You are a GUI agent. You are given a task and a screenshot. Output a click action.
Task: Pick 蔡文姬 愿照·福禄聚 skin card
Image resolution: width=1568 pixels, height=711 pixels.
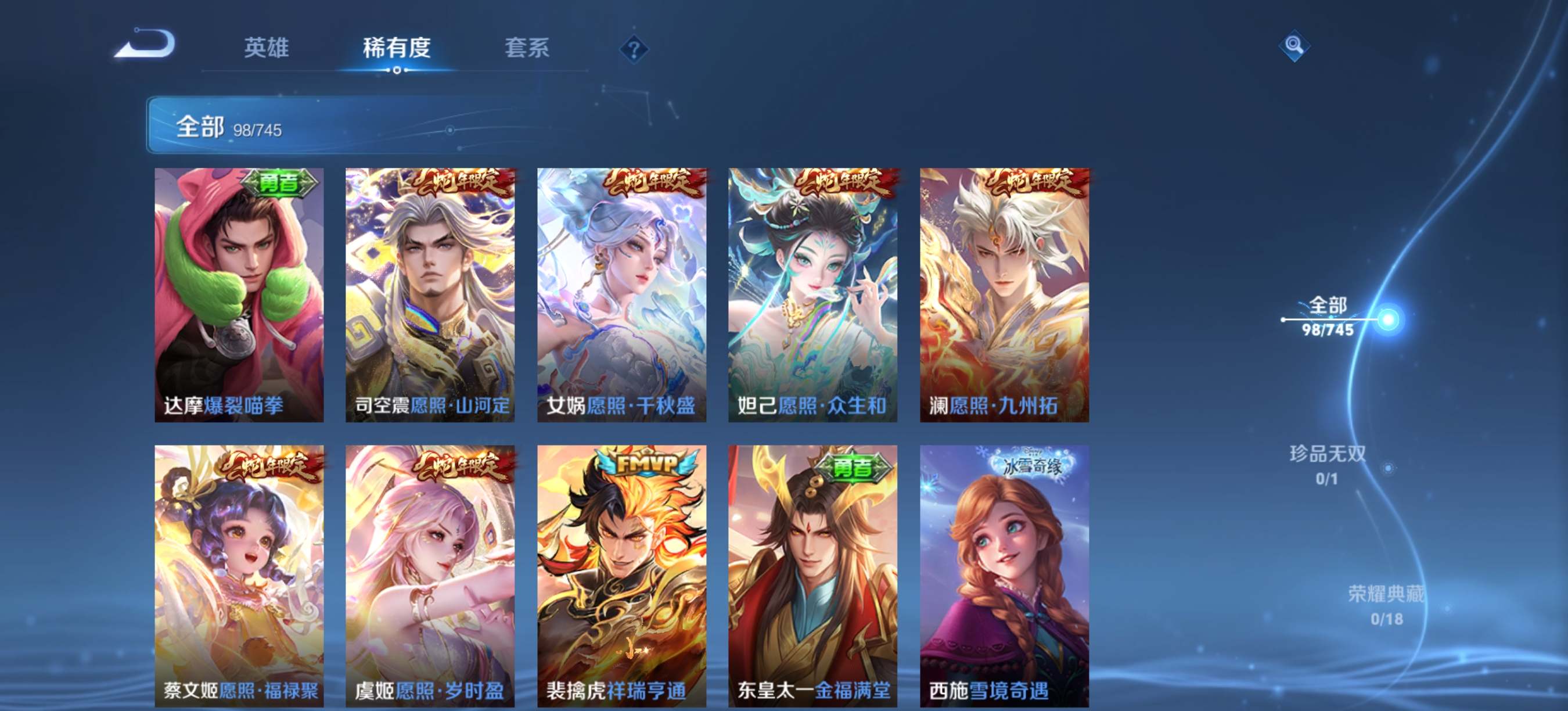coord(239,574)
